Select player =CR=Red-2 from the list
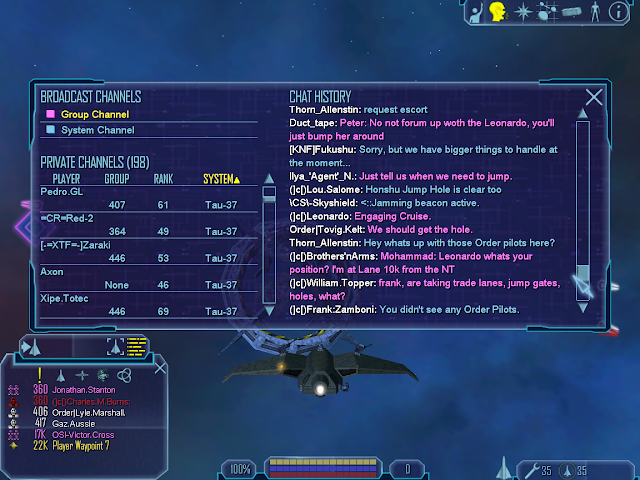This screenshot has height=480, width=640. 66,216
